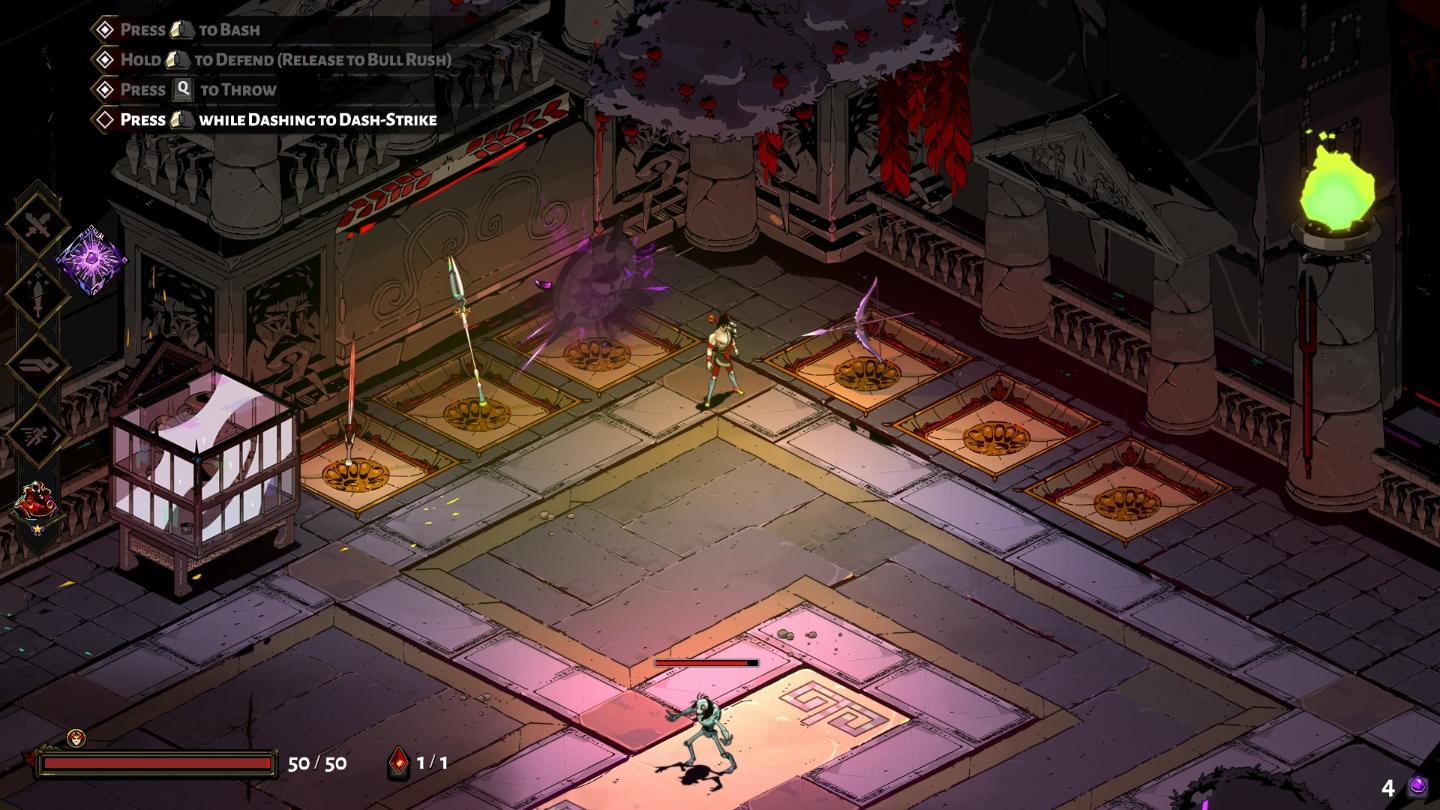Open the Cast boon slot

pos(38,363)
